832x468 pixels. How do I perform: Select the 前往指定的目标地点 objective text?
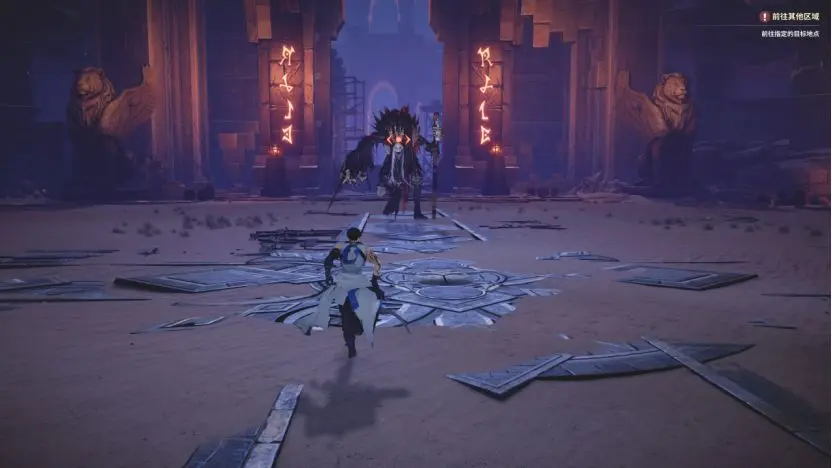tap(790, 34)
